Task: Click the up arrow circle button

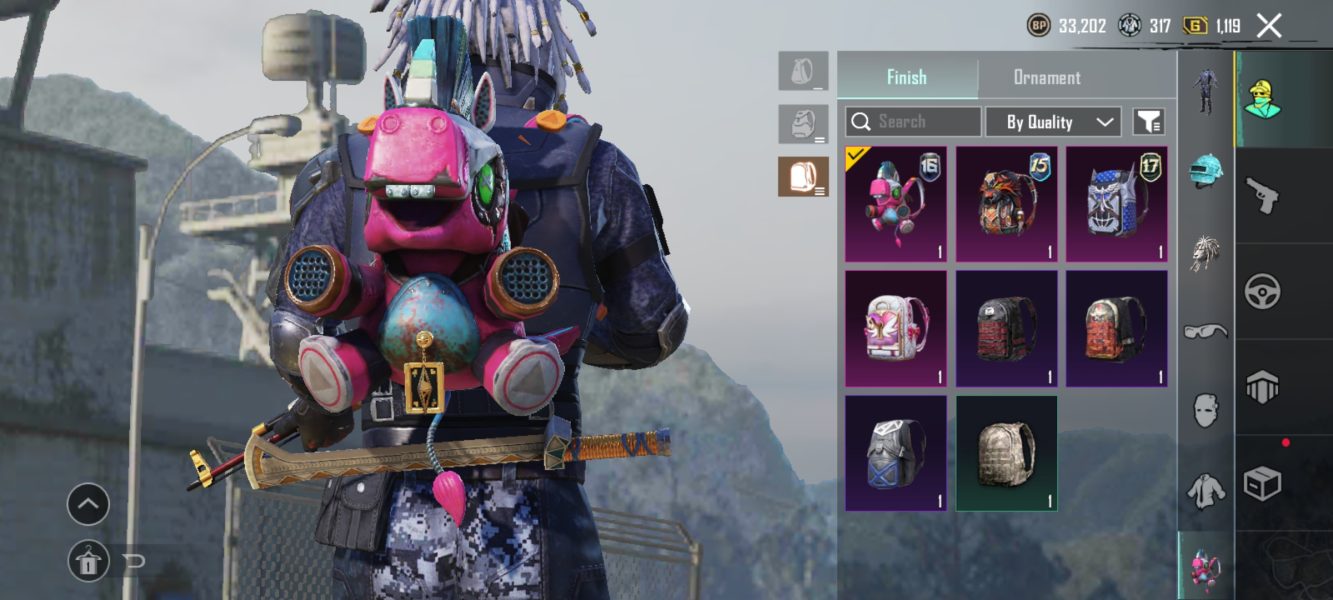Action: [x=88, y=505]
